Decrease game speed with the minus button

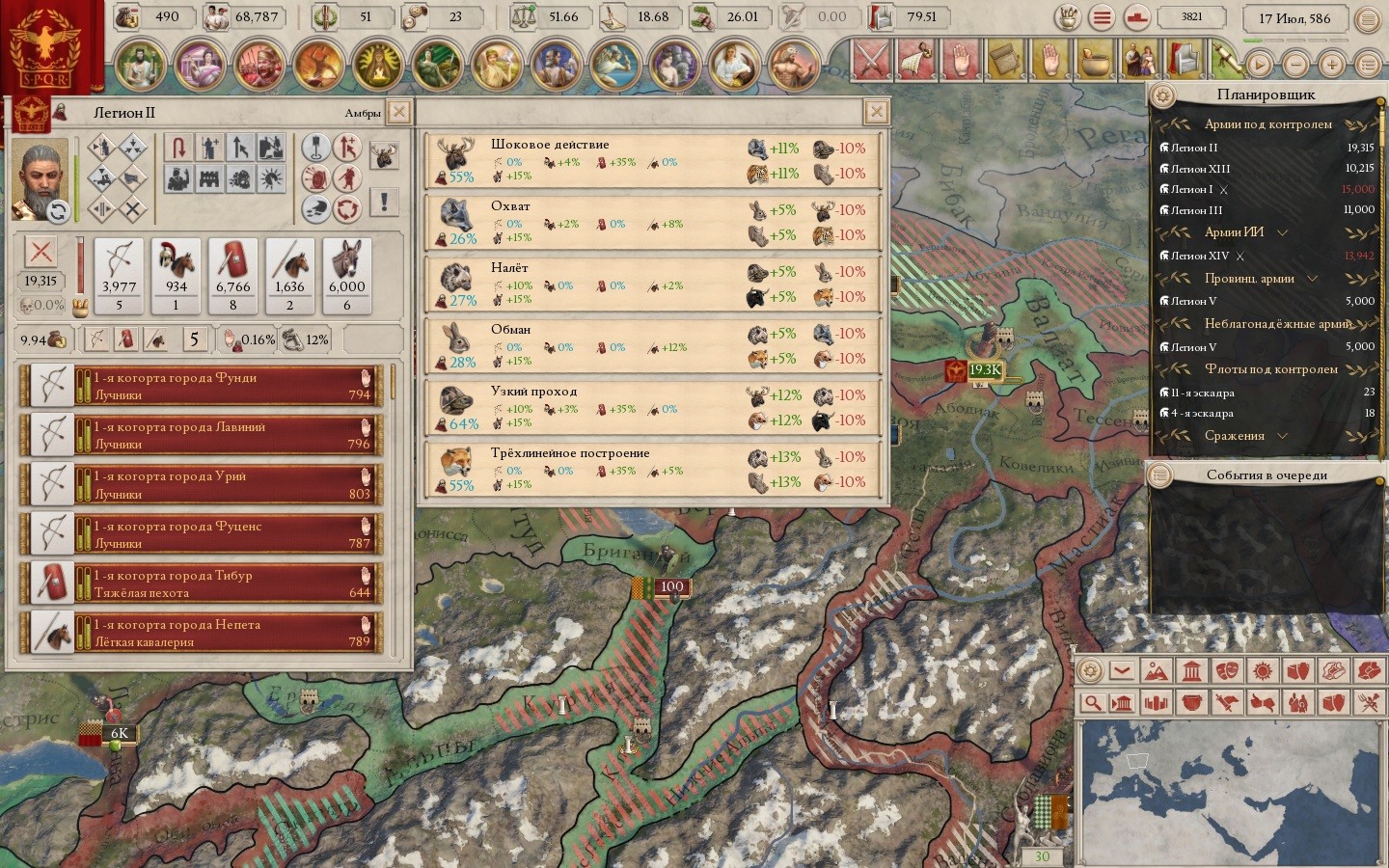[1295, 65]
